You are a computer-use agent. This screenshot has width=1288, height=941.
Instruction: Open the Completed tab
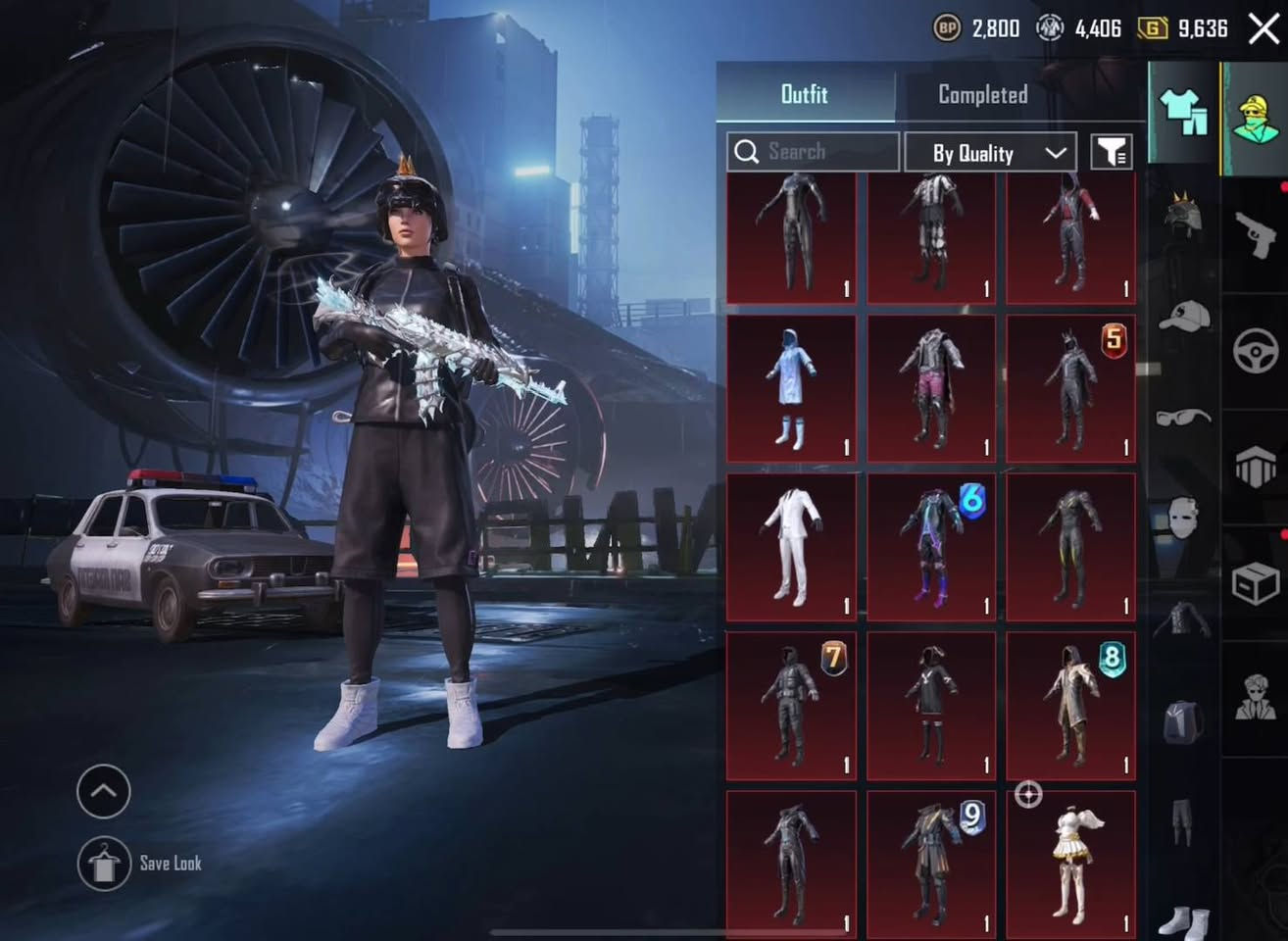click(983, 94)
